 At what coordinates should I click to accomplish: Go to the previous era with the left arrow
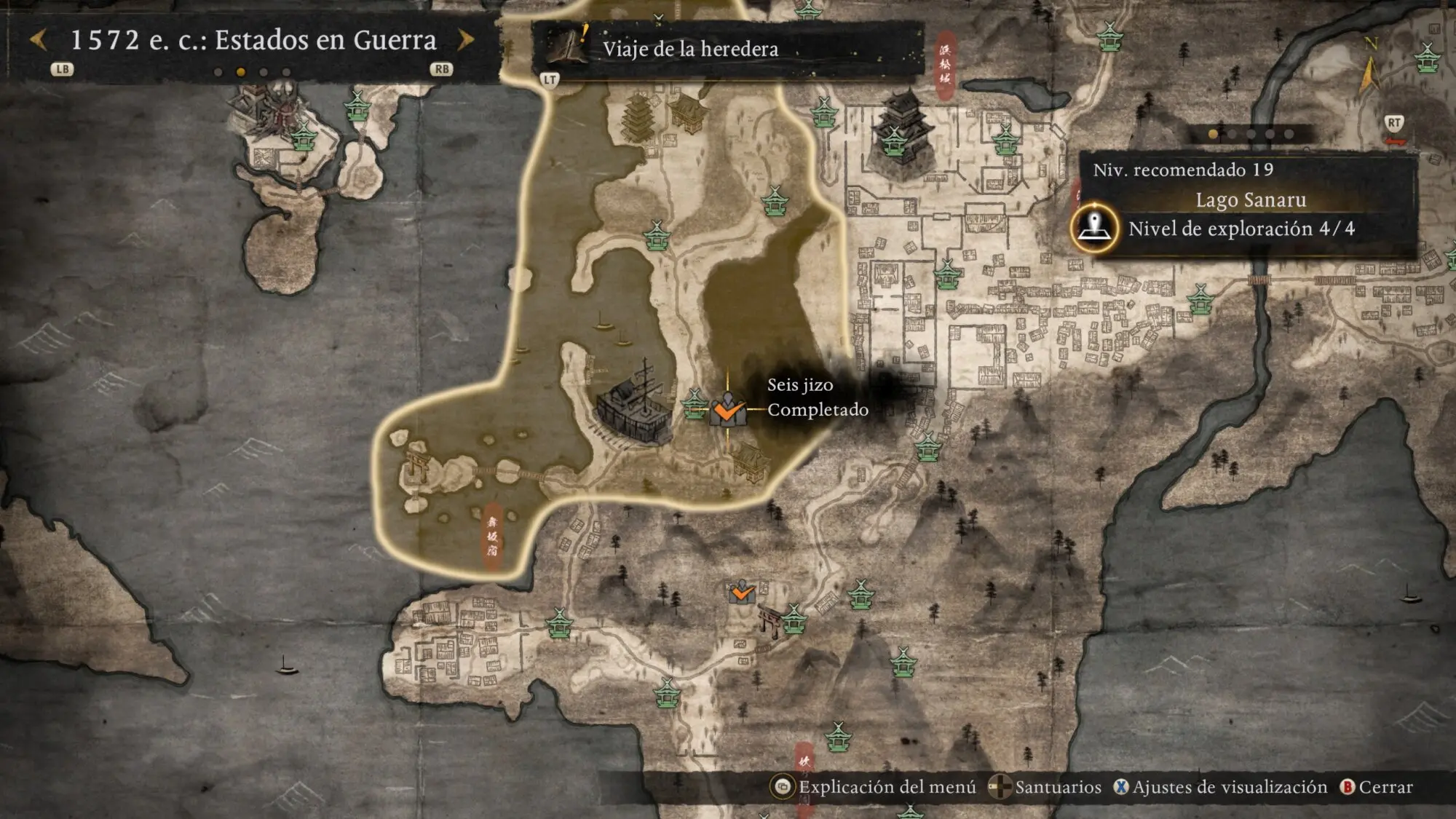coord(39,40)
